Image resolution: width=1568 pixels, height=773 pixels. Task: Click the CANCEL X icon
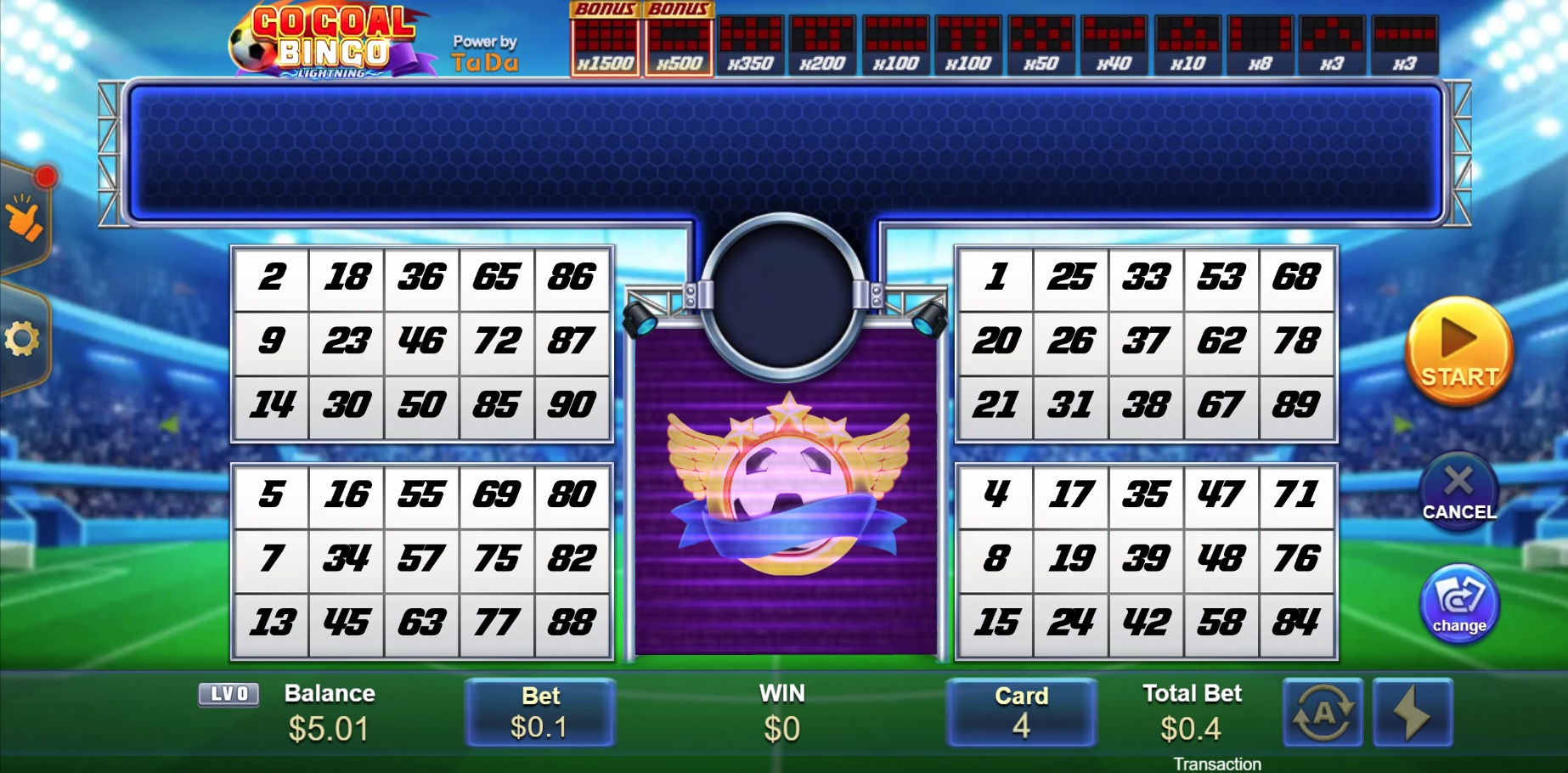point(1458,484)
